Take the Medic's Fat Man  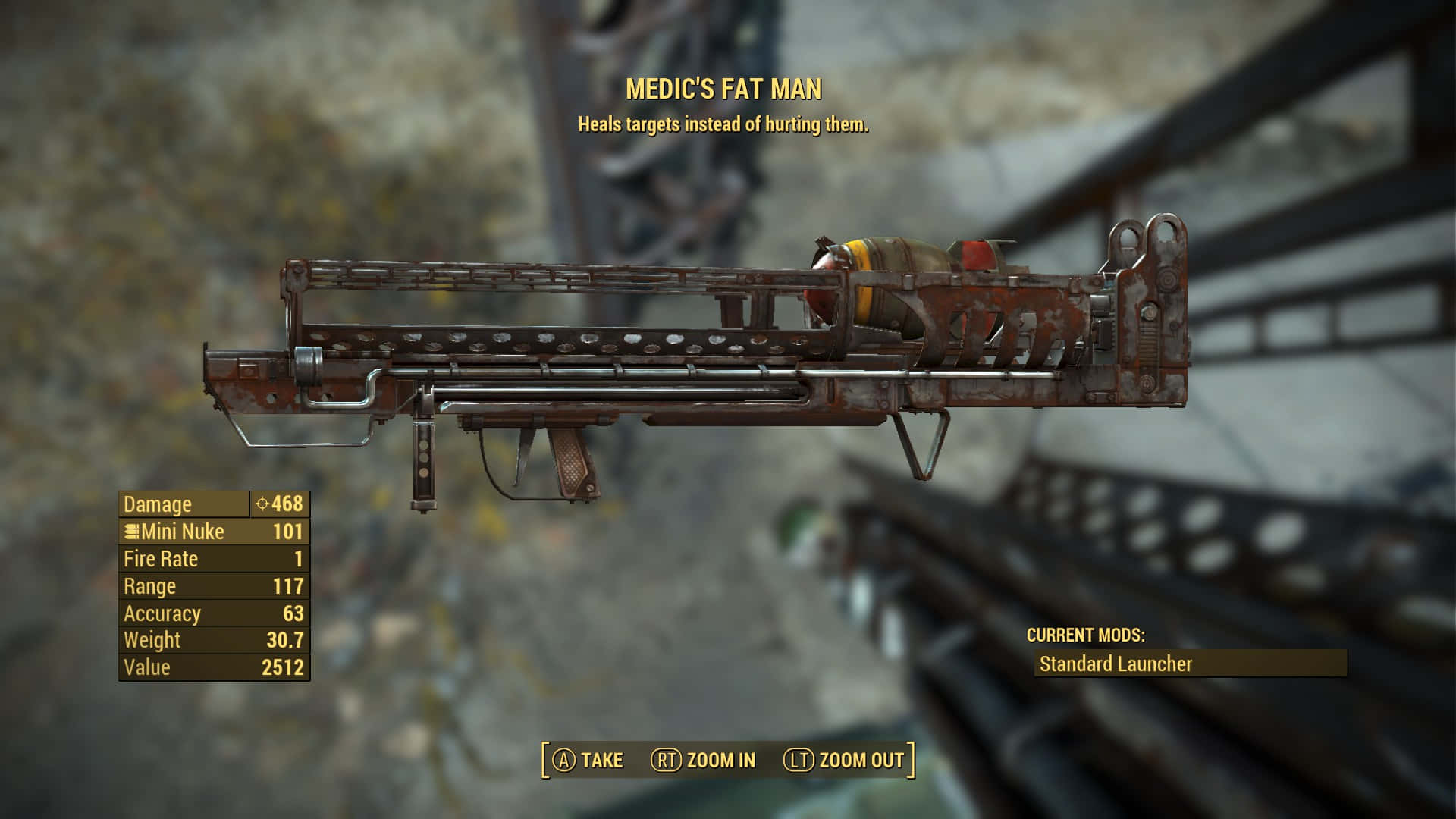588,760
